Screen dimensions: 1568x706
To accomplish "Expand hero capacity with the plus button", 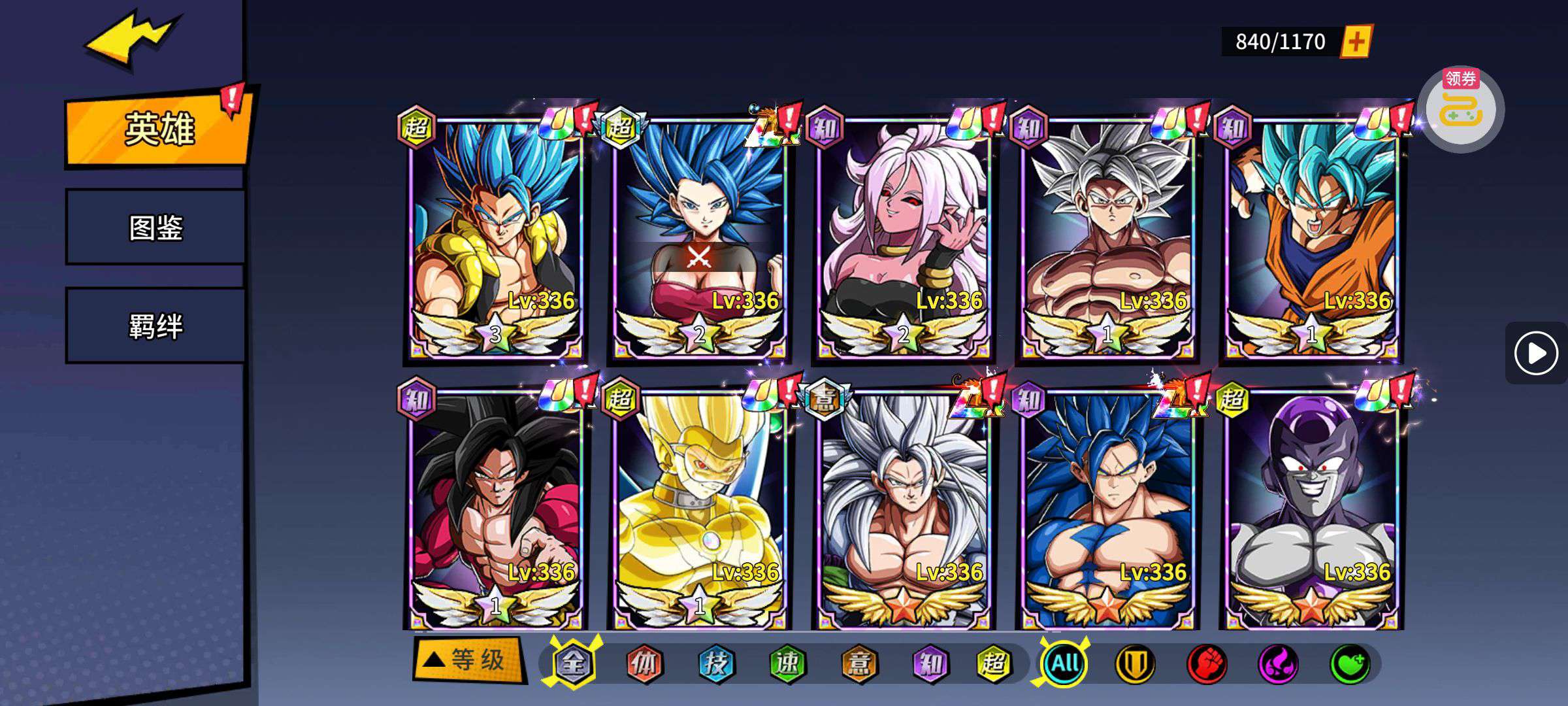I will 1356,42.
